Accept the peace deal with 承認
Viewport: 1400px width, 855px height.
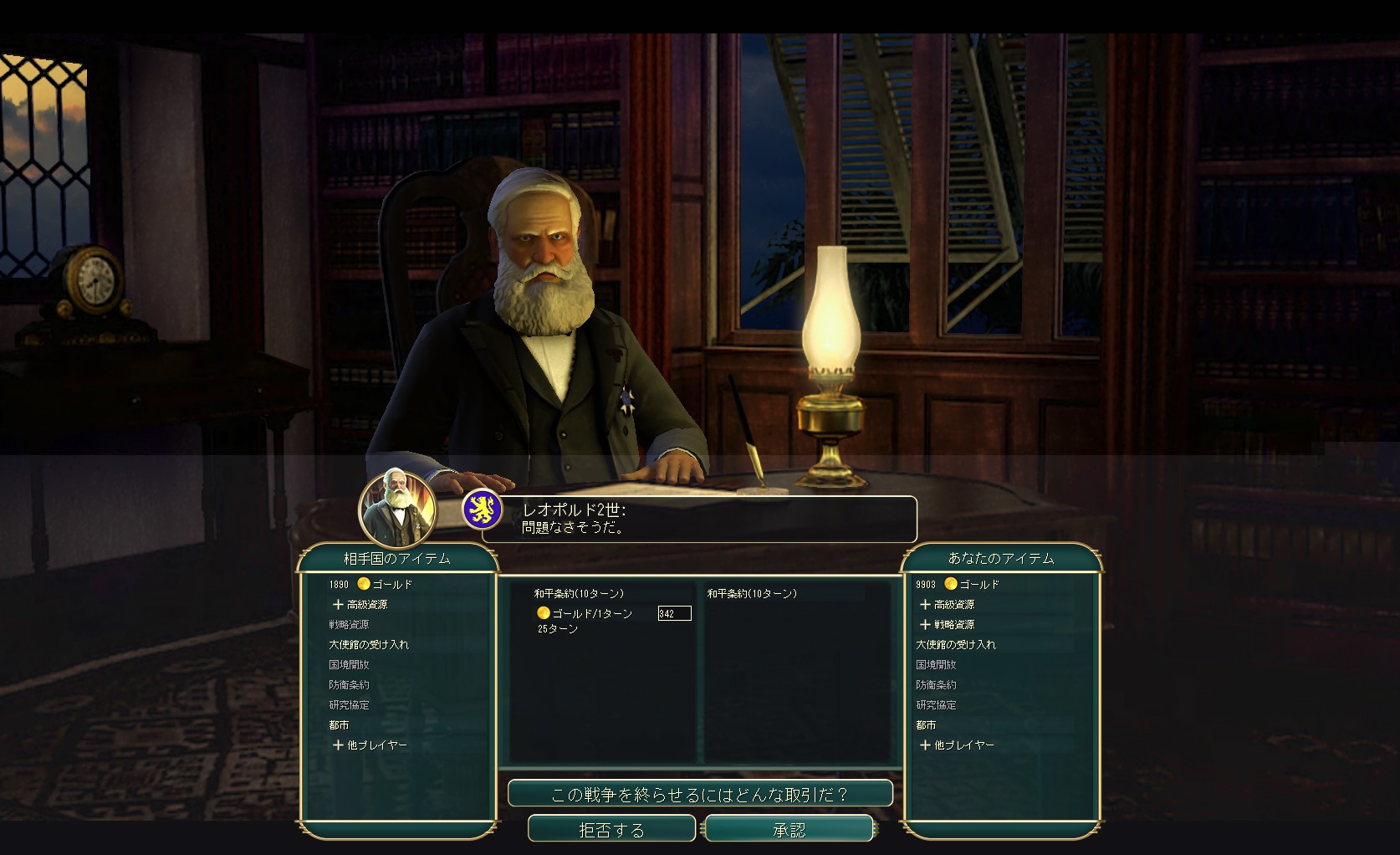789,829
